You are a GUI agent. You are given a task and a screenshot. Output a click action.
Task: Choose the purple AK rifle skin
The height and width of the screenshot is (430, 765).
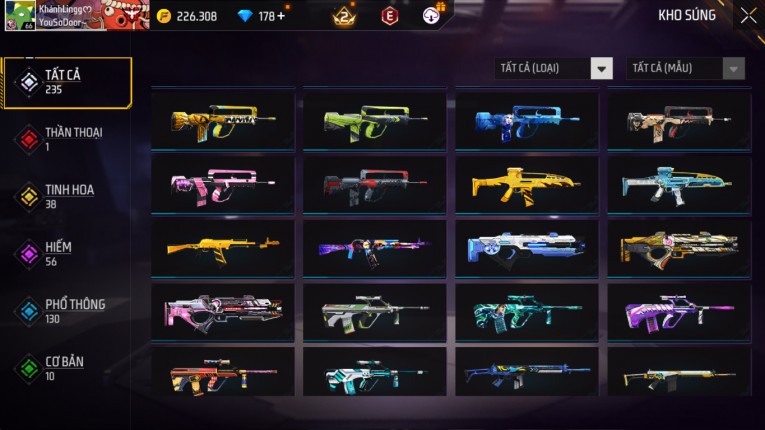[375, 248]
